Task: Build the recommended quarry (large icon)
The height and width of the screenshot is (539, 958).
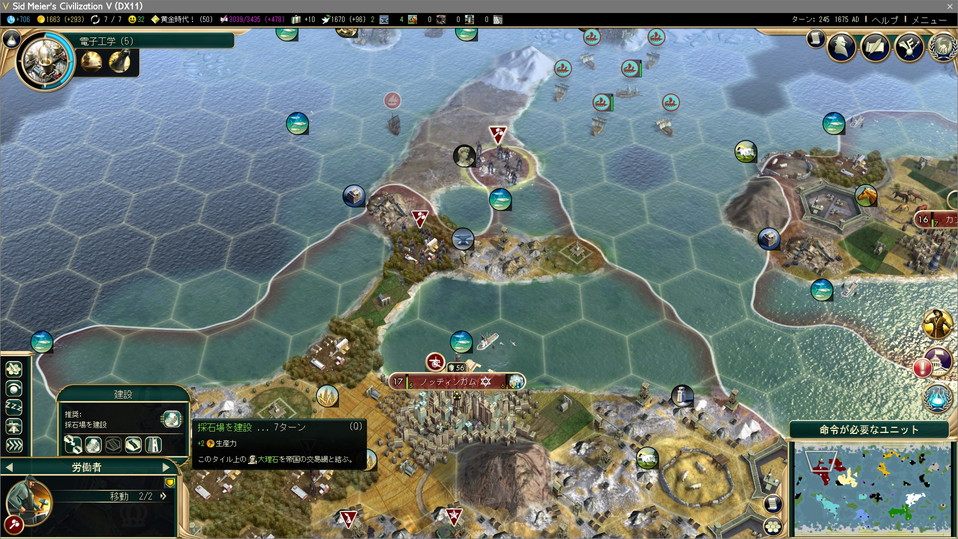Action: (x=171, y=419)
